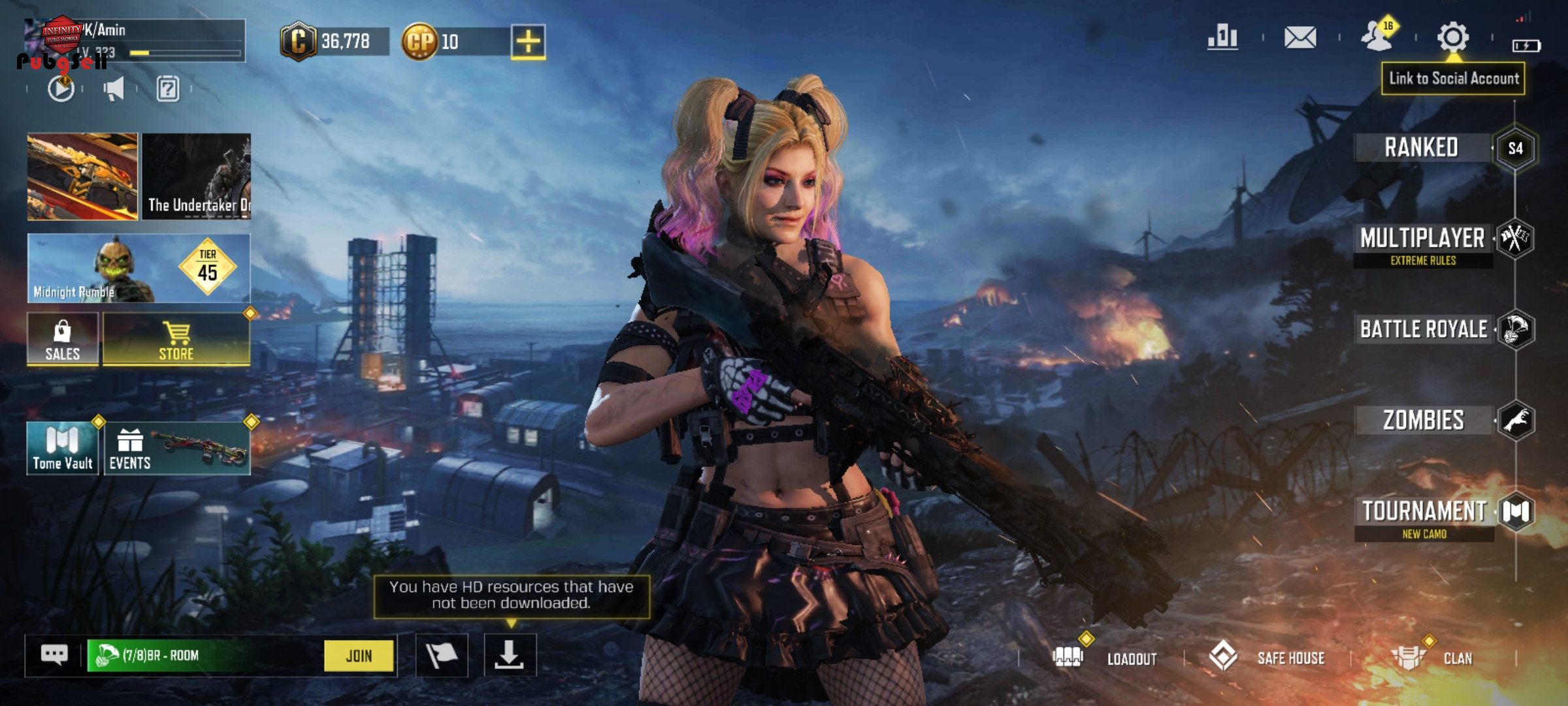Image resolution: width=1568 pixels, height=706 pixels.
Task: Check the mail envelope icon
Action: click(x=1300, y=37)
